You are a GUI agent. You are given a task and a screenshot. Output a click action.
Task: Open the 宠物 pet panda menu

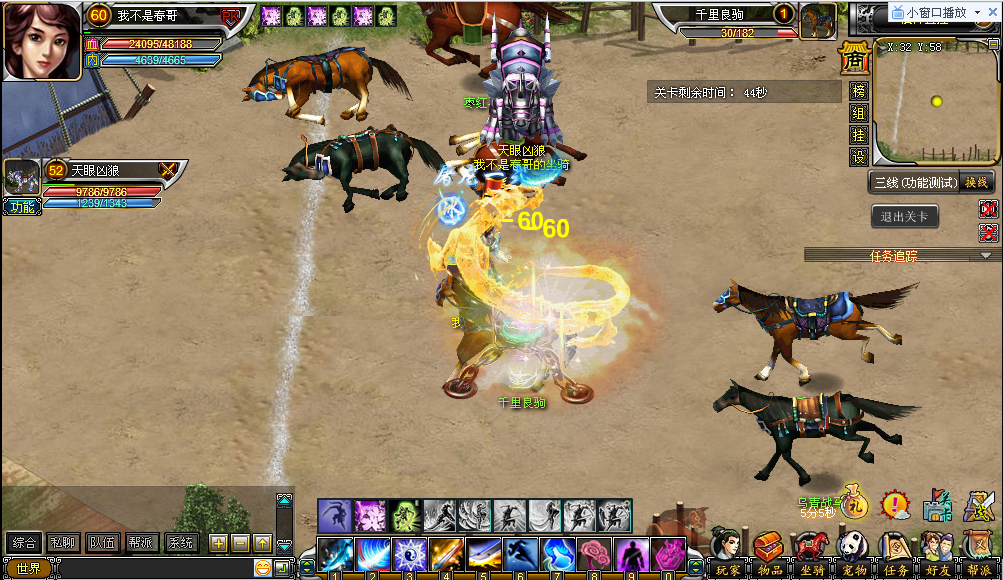pos(853,554)
